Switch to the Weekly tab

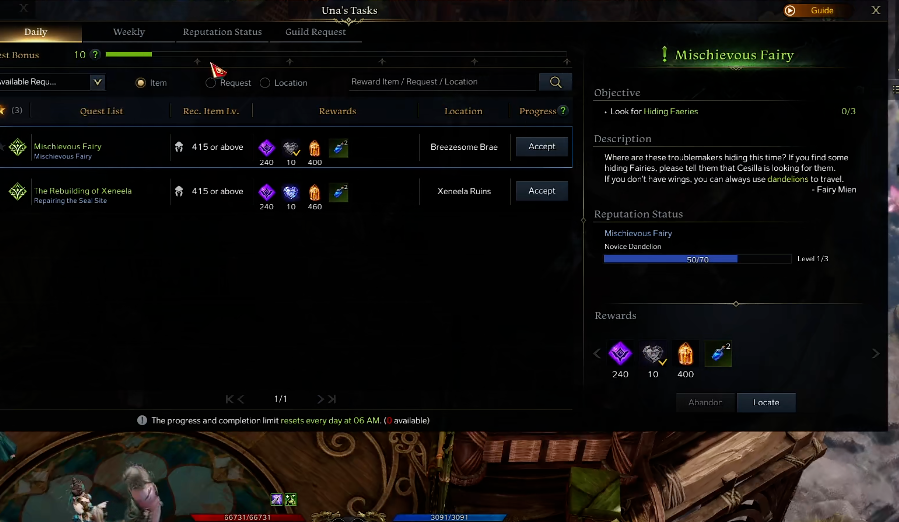tap(129, 32)
